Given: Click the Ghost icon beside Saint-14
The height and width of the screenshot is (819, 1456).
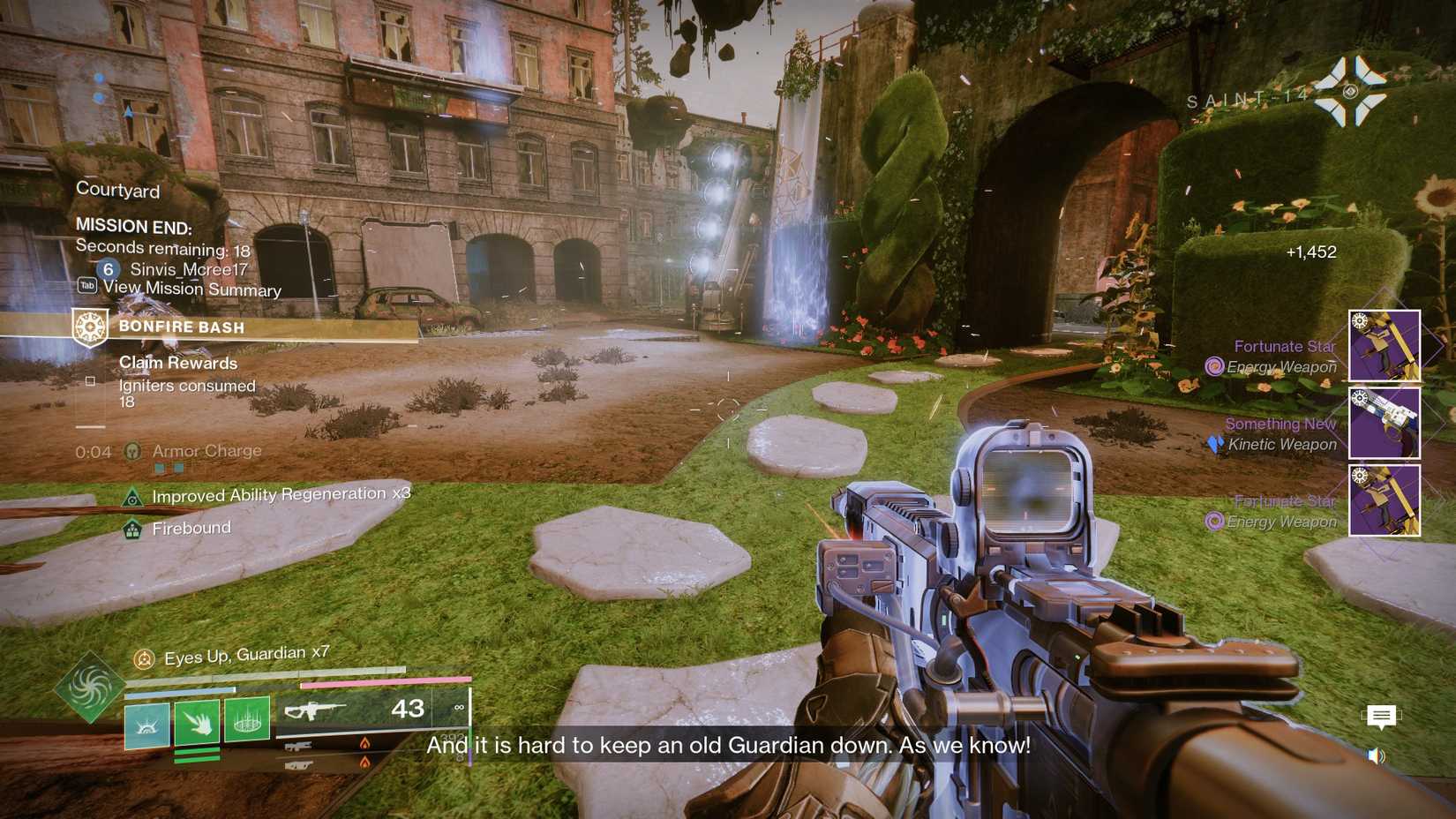Looking at the screenshot, I should (1349, 91).
